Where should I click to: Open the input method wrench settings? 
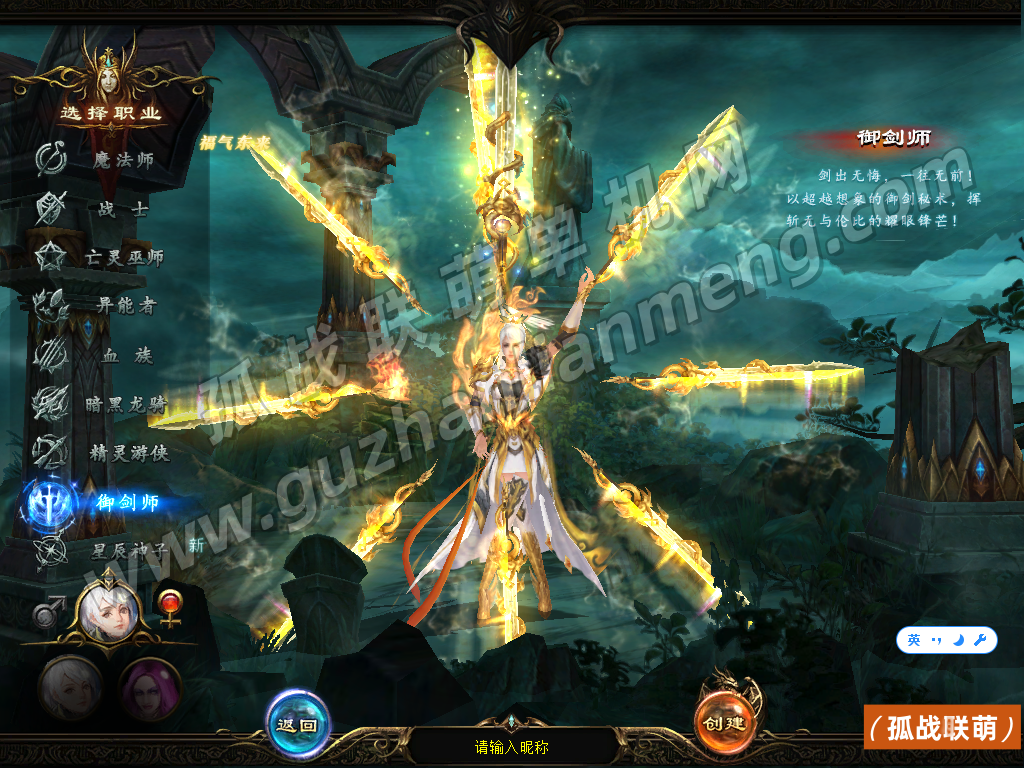(980, 640)
